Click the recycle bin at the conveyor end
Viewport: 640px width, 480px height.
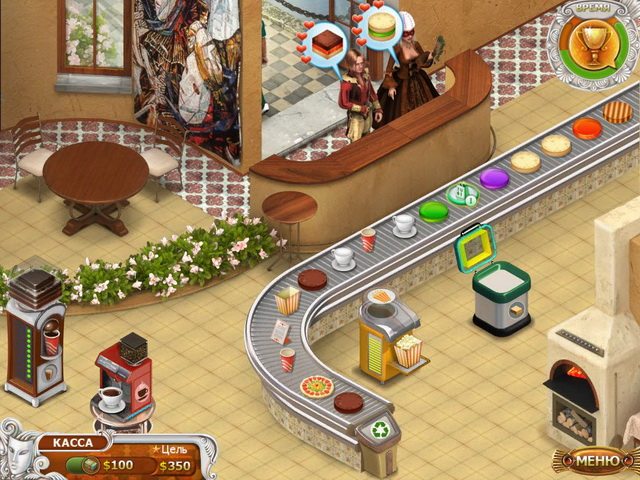381,429
